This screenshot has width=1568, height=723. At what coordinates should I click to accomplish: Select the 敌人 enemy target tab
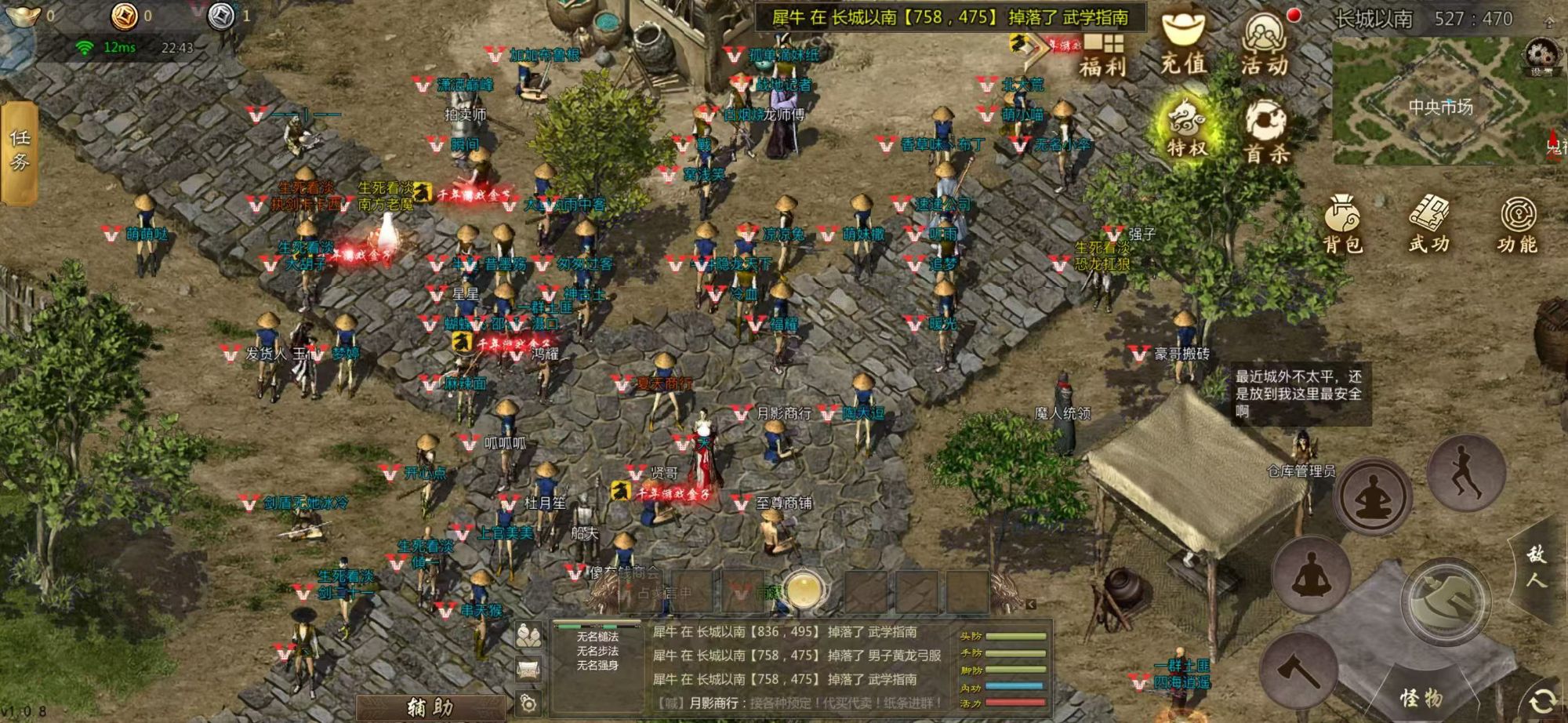coord(1537,566)
